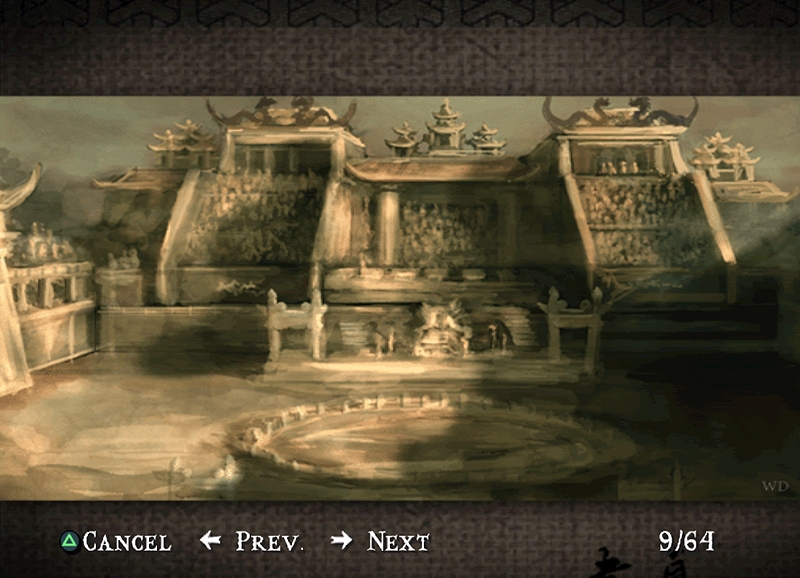800x578 pixels.
Task: Go to the Prev. artwork
Action: [252, 542]
